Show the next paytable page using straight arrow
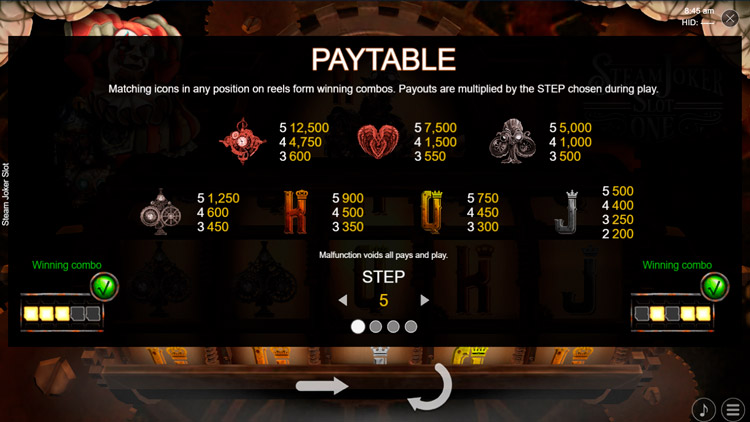Image resolution: width=750 pixels, height=422 pixels. (322, 386)
